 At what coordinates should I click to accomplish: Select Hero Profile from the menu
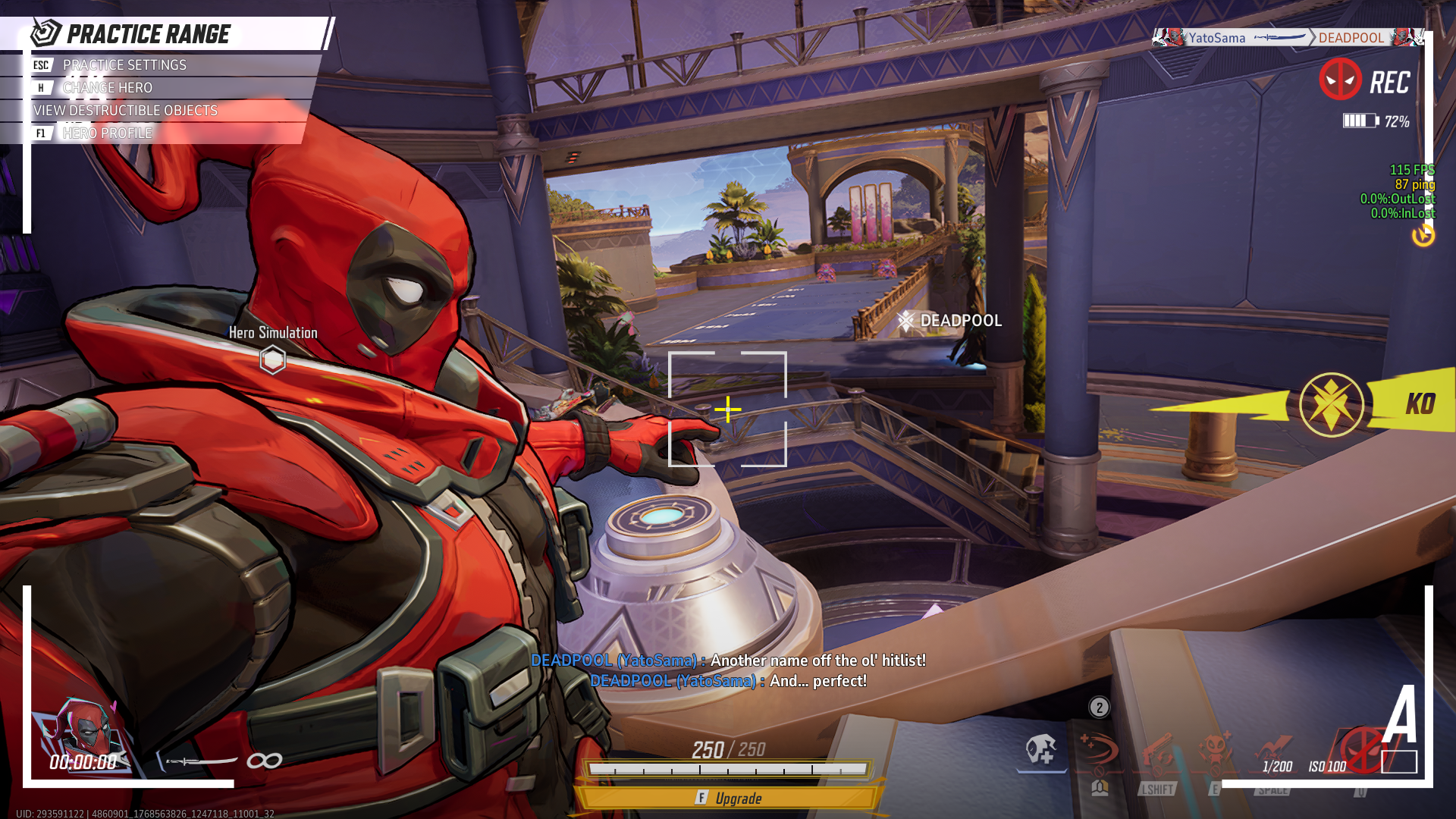coord(107,133)
